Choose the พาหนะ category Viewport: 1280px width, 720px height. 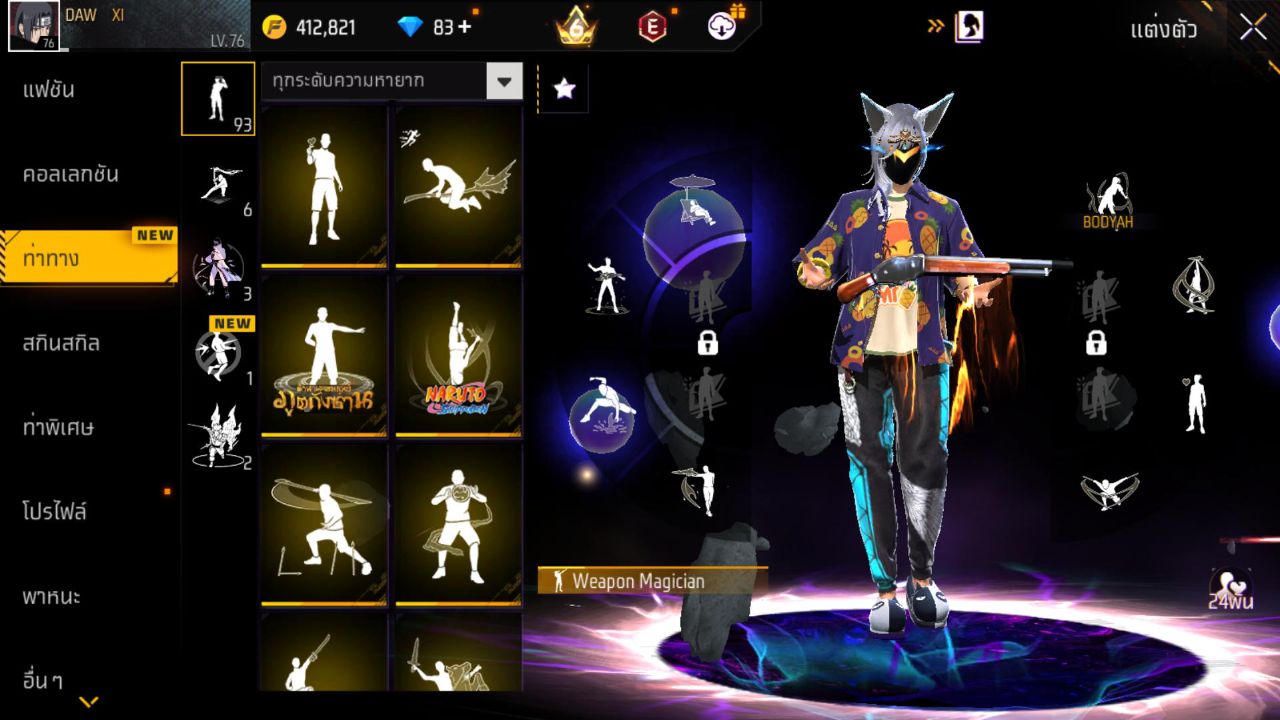[51, 597]
